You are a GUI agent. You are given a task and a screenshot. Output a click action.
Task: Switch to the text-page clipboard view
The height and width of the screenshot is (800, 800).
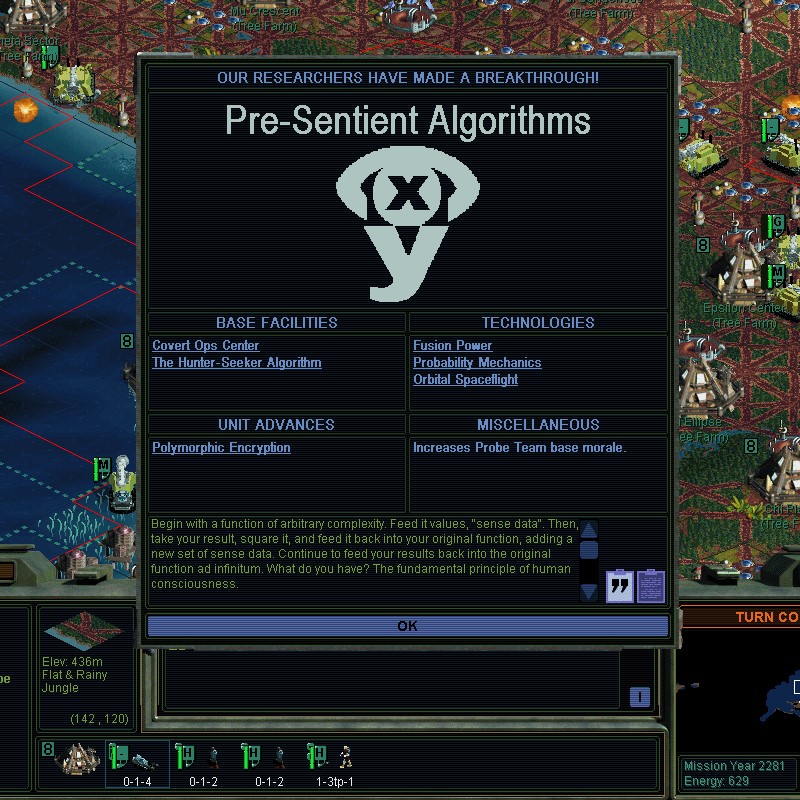[651, 586]
